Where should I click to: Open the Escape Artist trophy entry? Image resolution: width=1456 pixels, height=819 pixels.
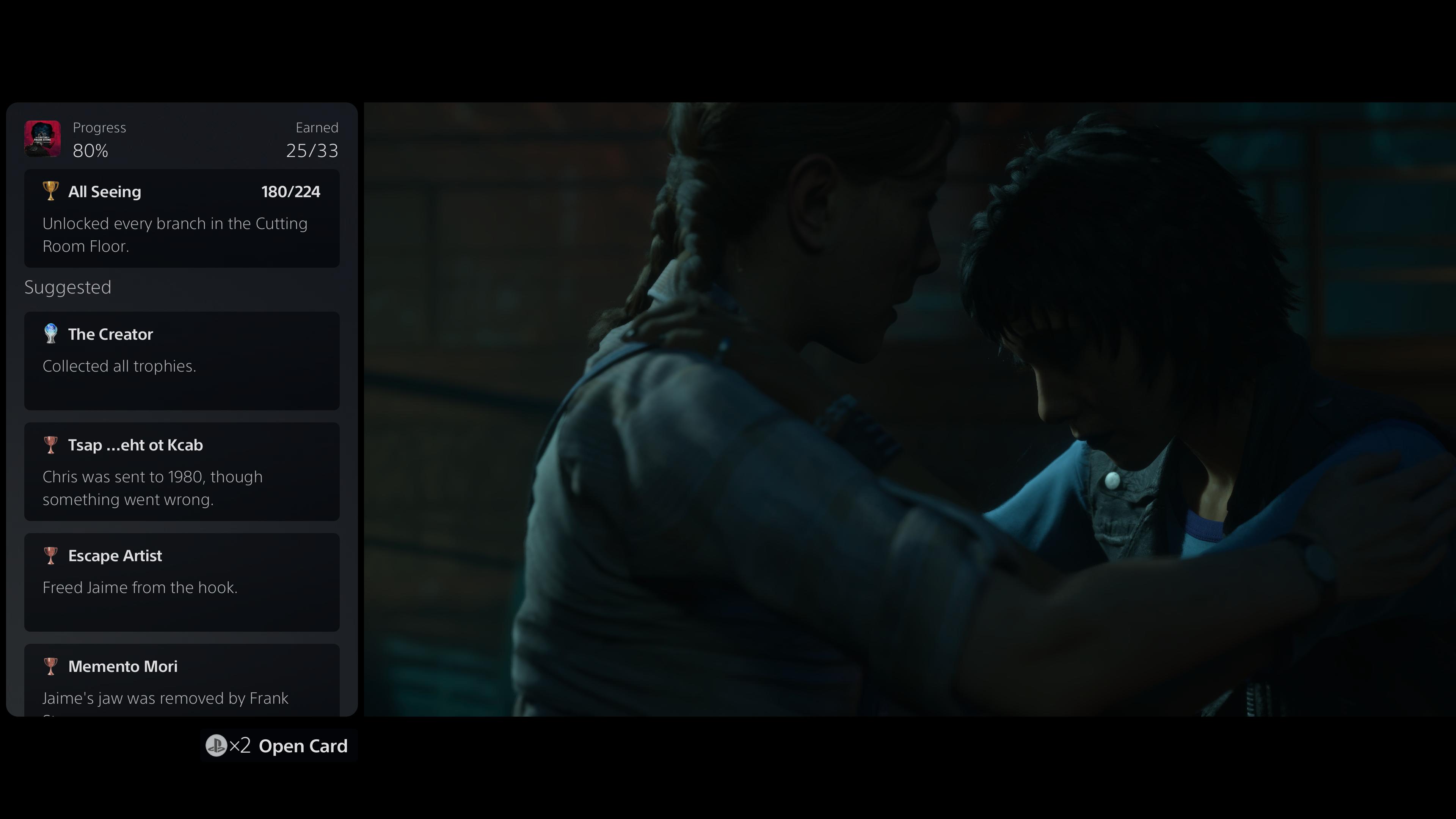182,582
